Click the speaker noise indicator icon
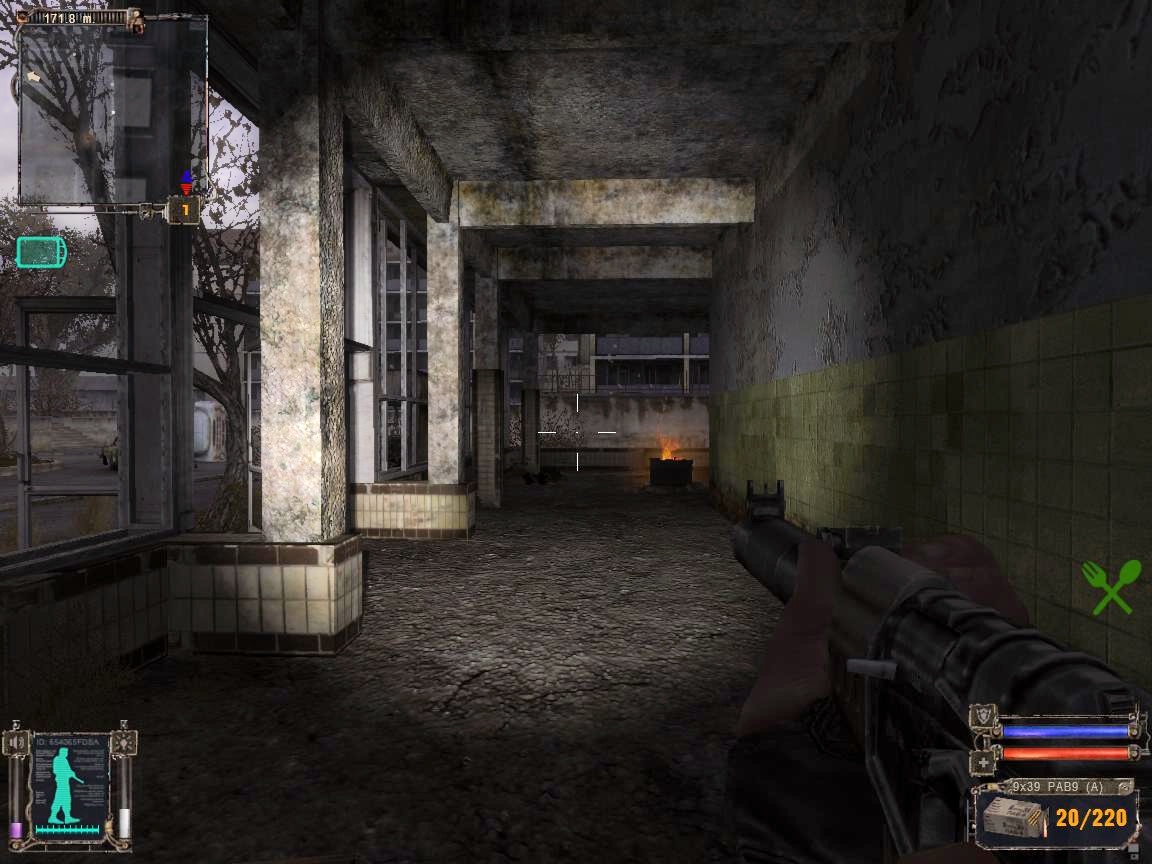This screenshot has height=864, width=1152. [x=17, y=743]
